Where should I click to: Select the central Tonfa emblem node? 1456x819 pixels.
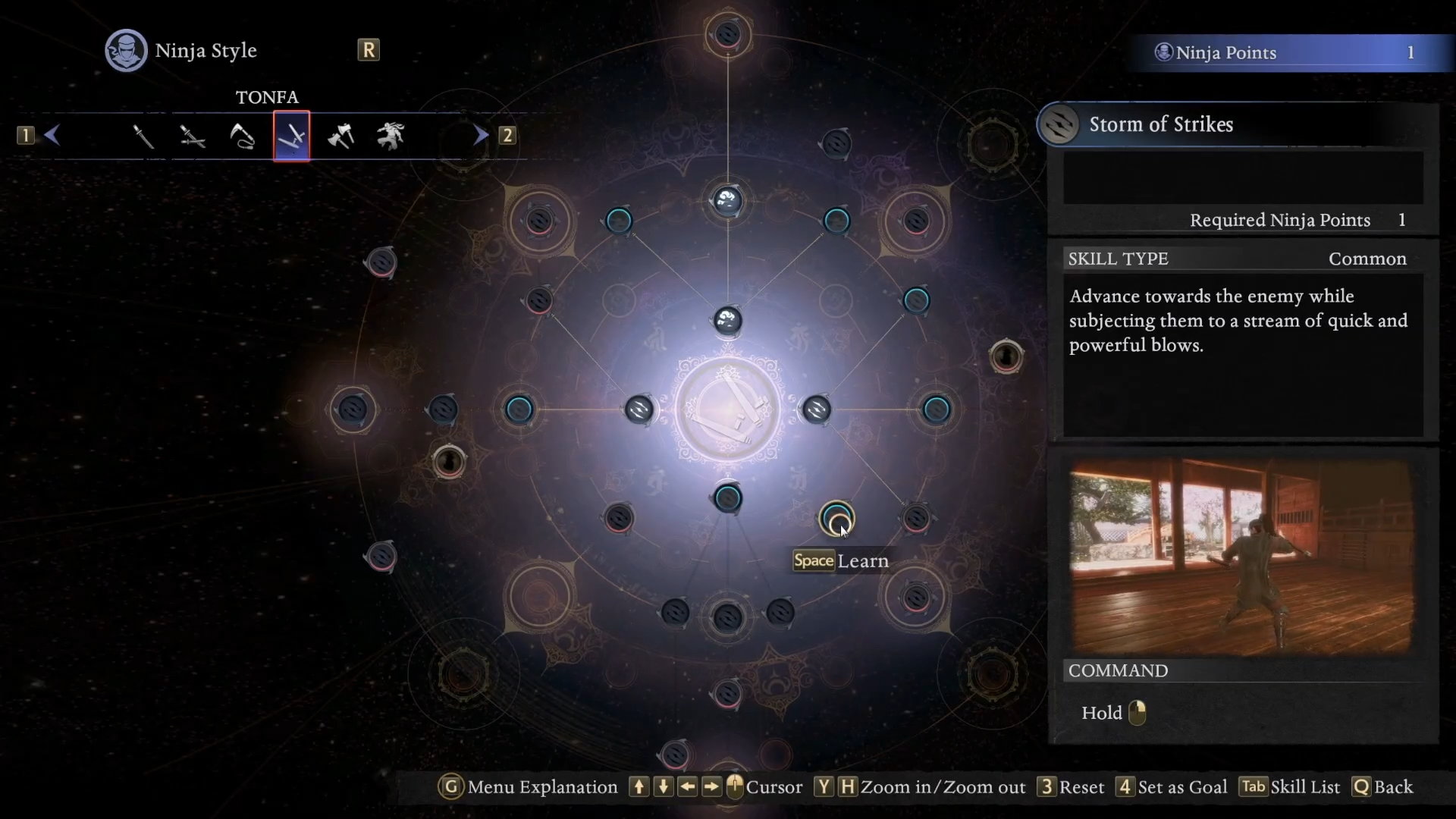(727, 410)
